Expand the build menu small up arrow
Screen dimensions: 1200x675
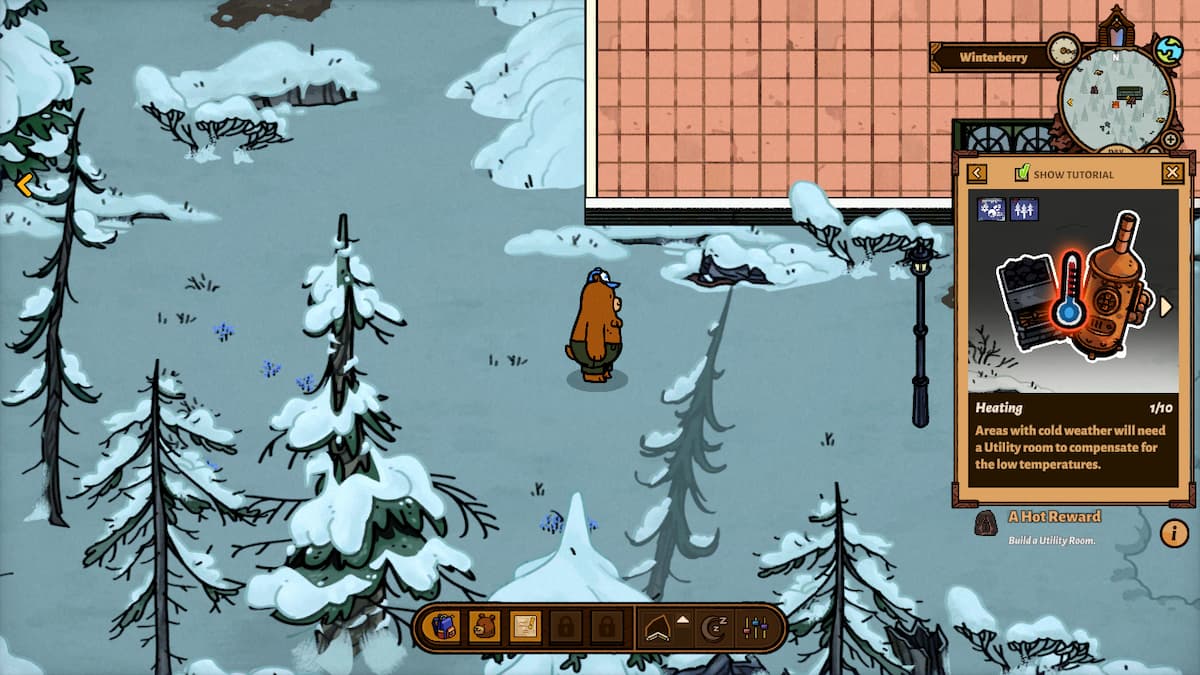pyautogui.click(x=683, y=620)
